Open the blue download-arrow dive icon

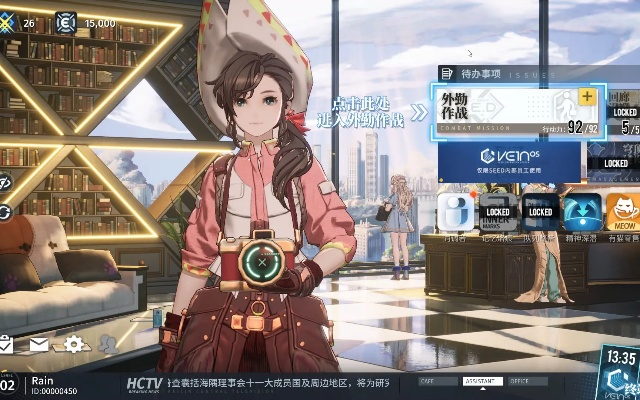tap(581, 212)
